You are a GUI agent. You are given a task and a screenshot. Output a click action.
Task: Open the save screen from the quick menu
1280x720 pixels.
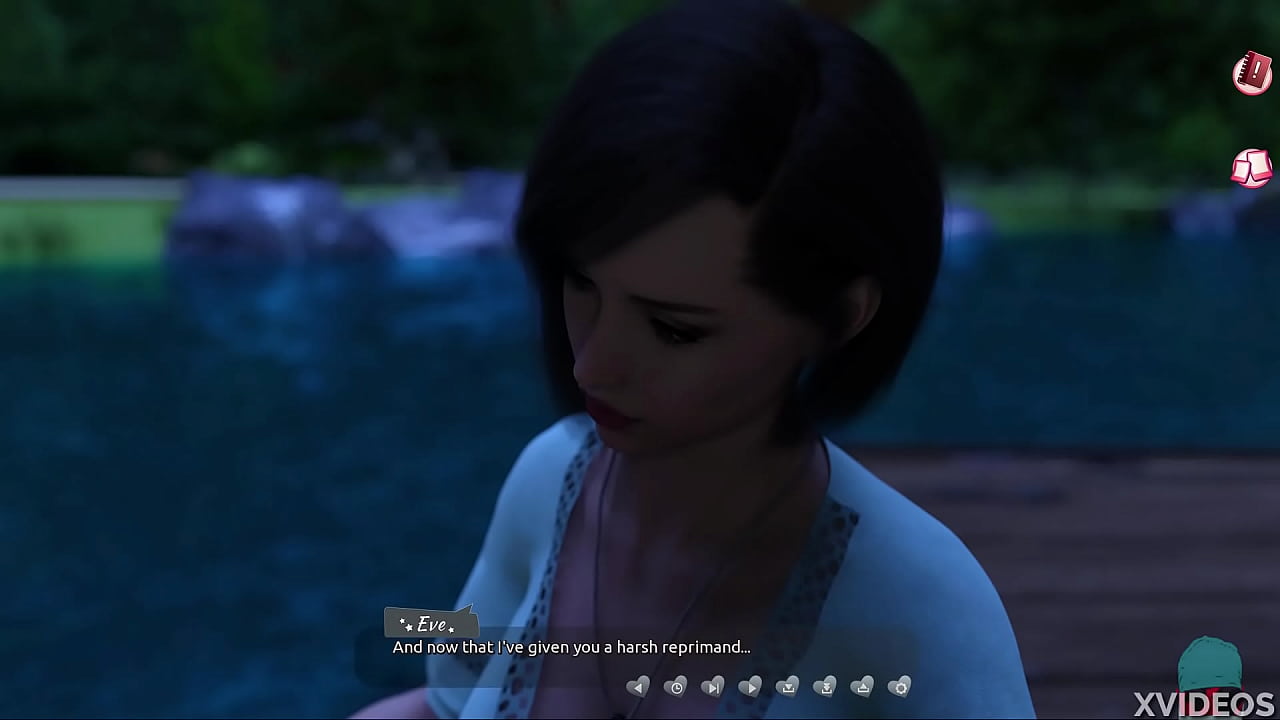[788, 687]
